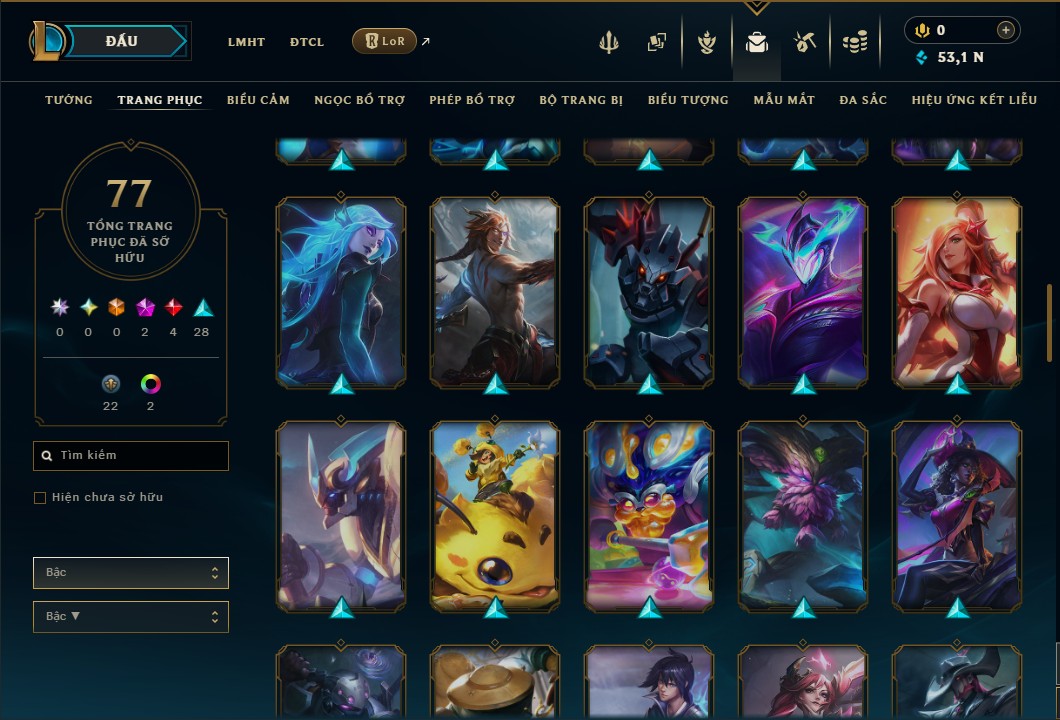
Task: Open the NGỌC BỔ TRỢ tab
Action: 359,100
